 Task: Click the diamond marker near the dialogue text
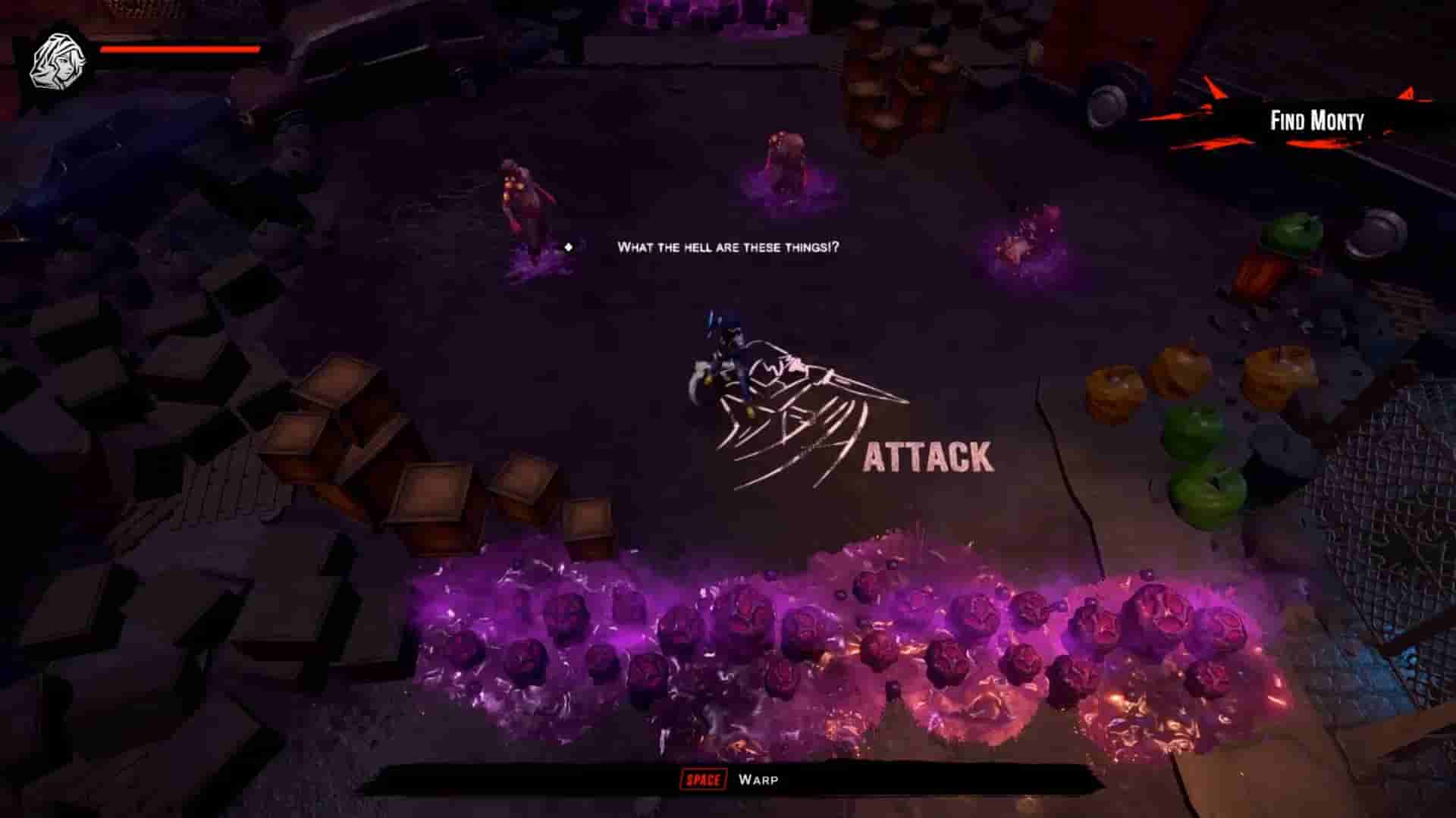point(568,246)
